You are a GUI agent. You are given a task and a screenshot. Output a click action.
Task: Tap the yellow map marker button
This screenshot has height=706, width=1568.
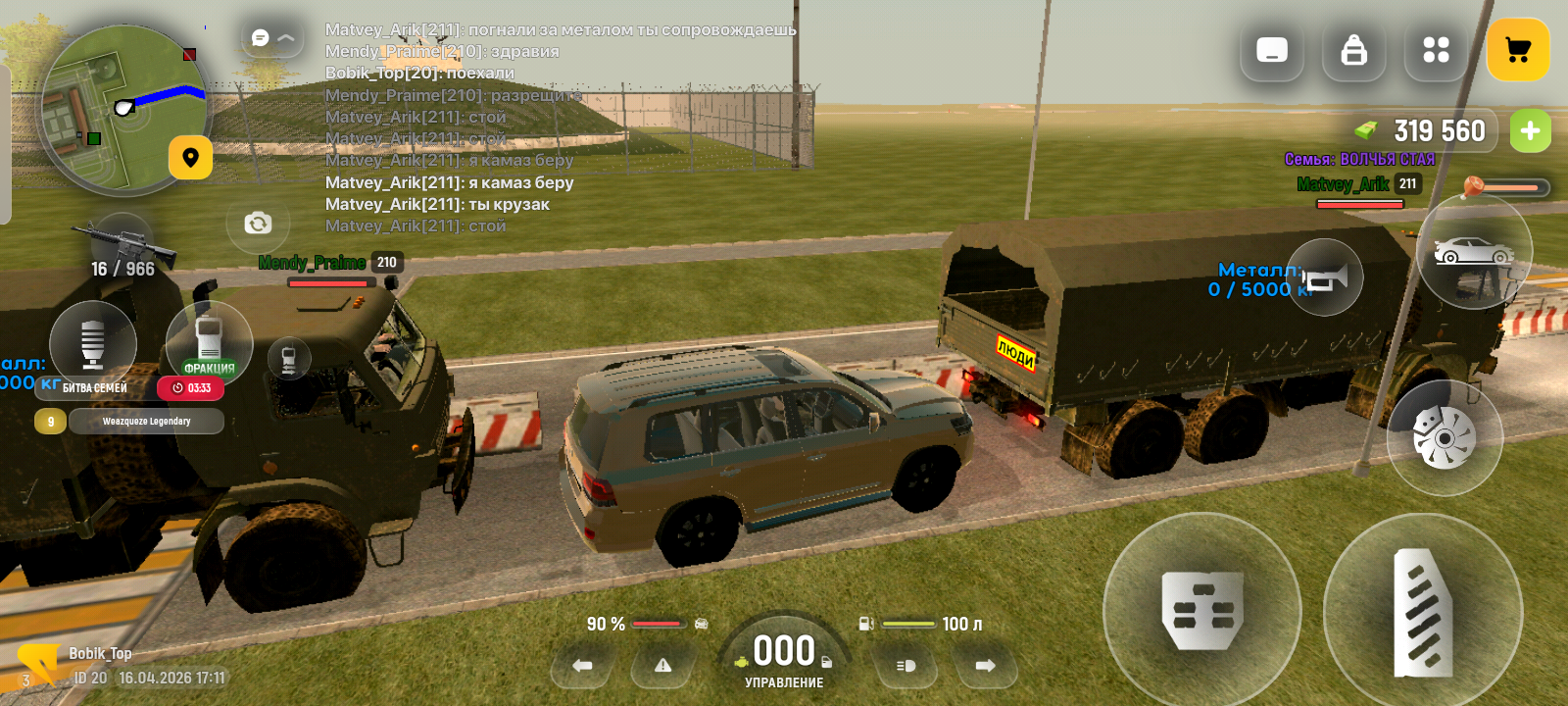190,158
